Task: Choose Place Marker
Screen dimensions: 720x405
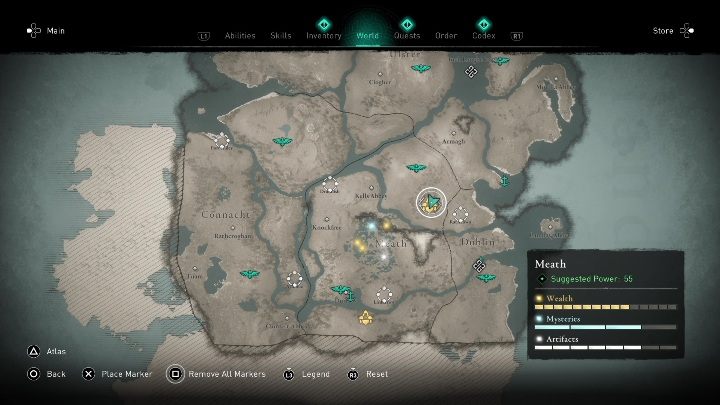Action: 117,373
